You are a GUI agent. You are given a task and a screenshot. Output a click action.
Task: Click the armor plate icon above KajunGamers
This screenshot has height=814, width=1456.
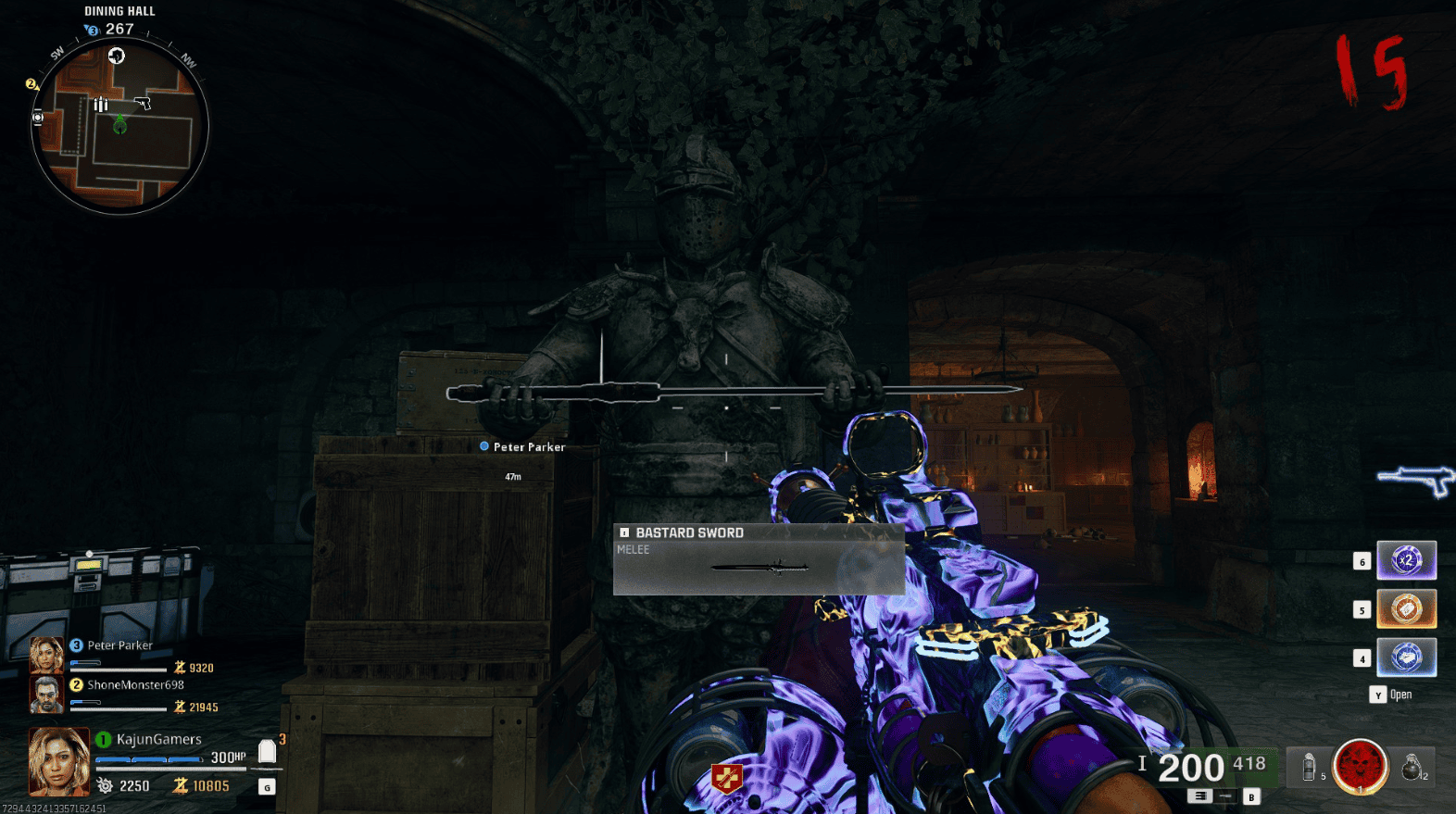tap(267, 752)
